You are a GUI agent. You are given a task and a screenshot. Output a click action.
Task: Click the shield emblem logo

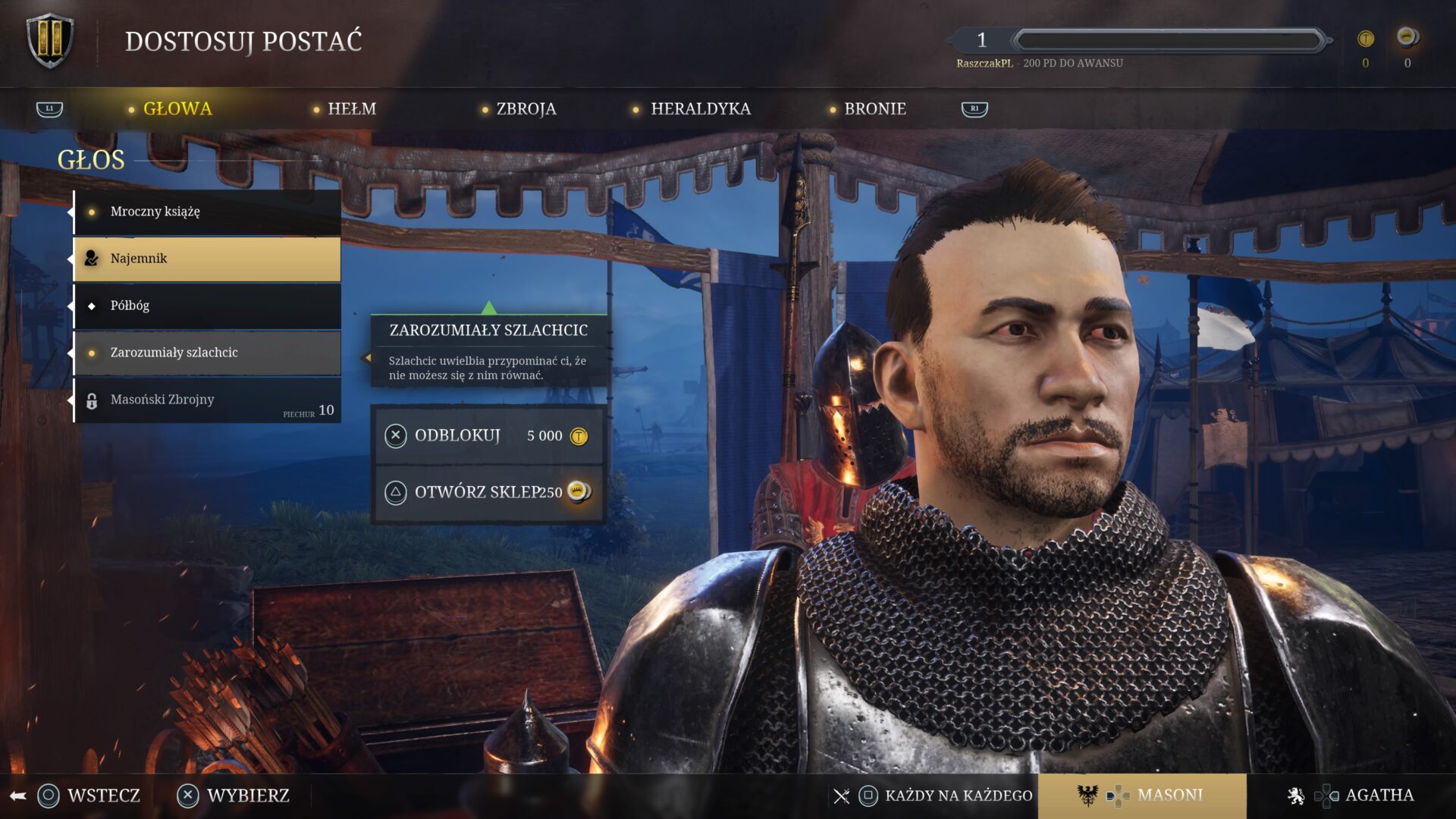click(50, 41)
